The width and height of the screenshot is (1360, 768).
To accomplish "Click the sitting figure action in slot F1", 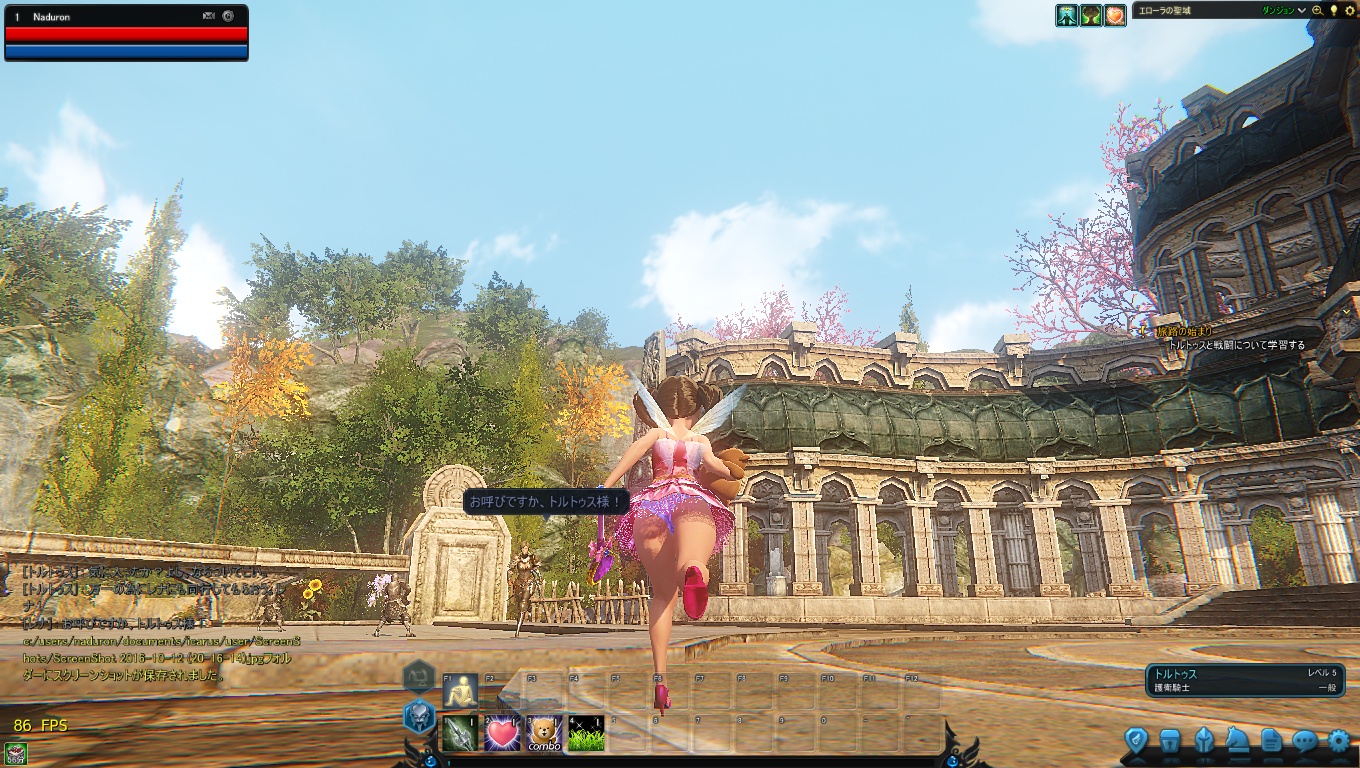I will 460,692.
